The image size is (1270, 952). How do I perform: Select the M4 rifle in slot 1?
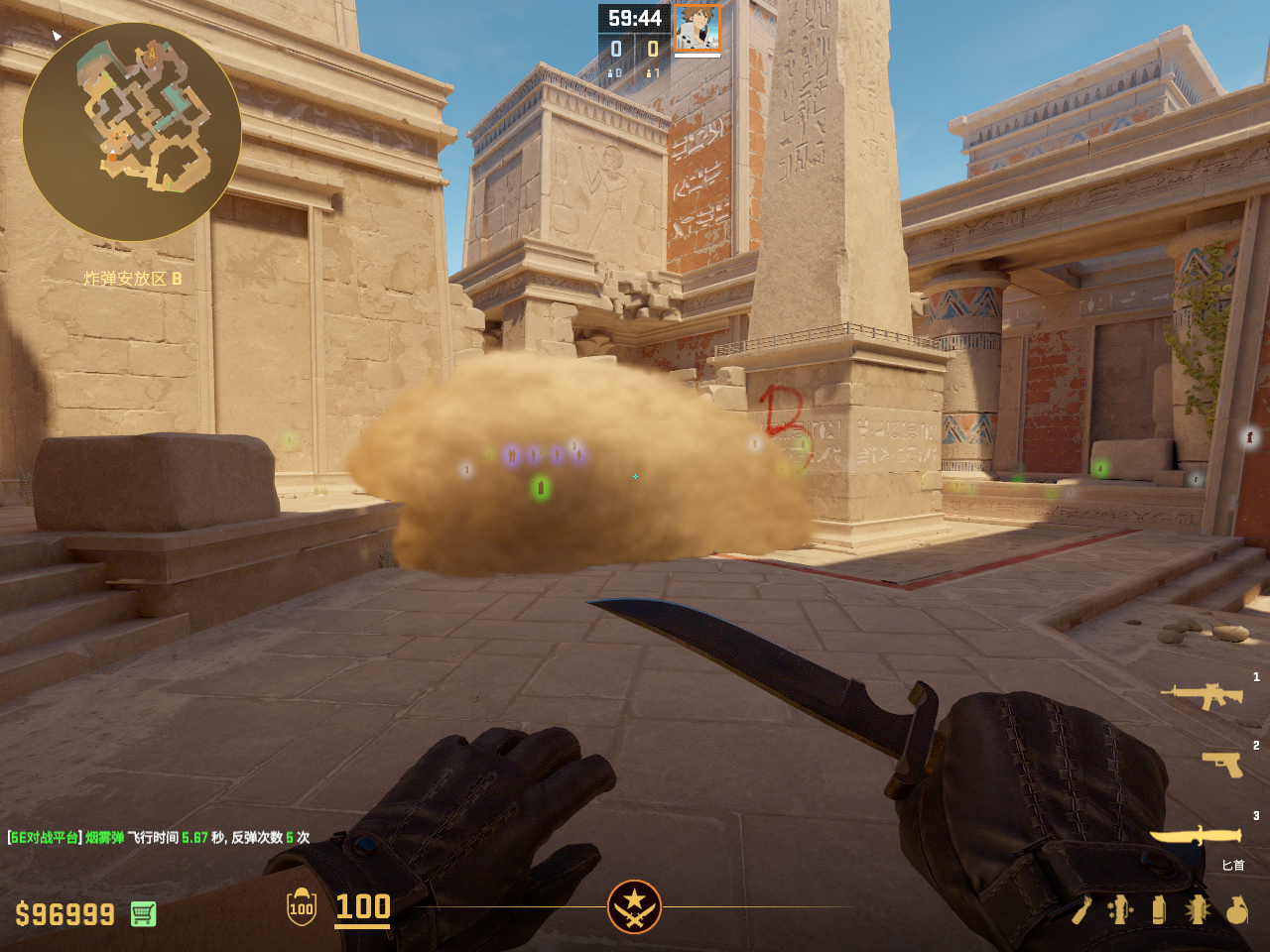click(x=1203, y=696)
